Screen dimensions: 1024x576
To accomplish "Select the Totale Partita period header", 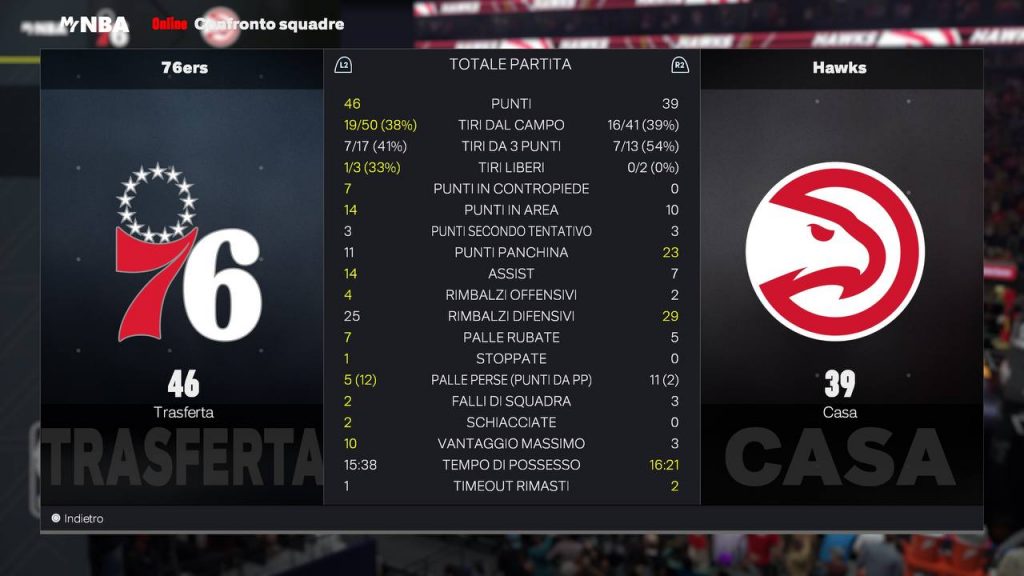I will (x=510, y=64).
